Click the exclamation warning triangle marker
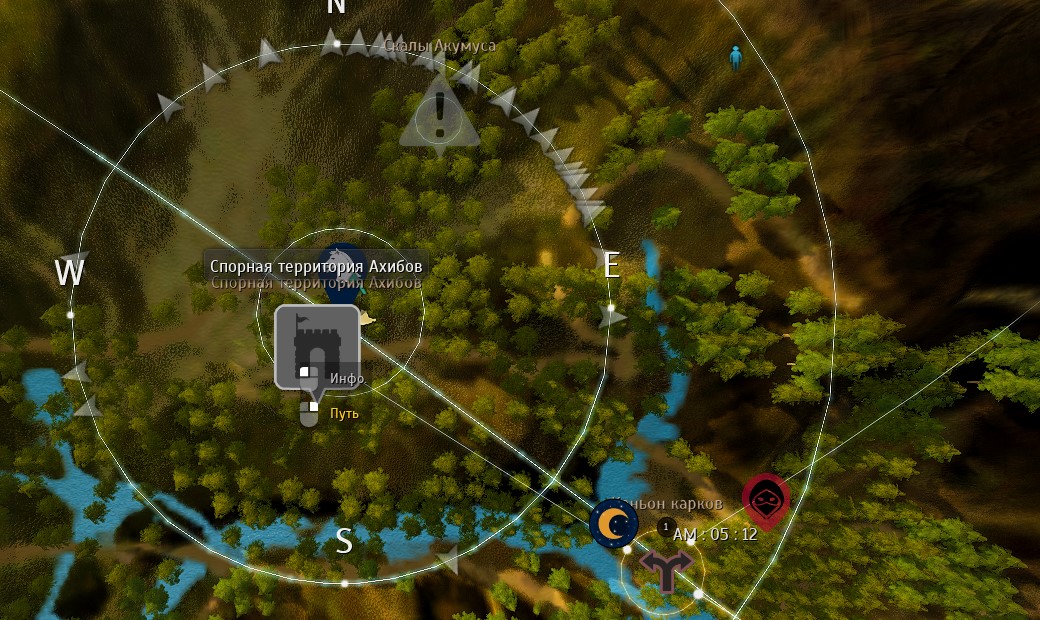The image size is (1040, 620). point(439,114)
